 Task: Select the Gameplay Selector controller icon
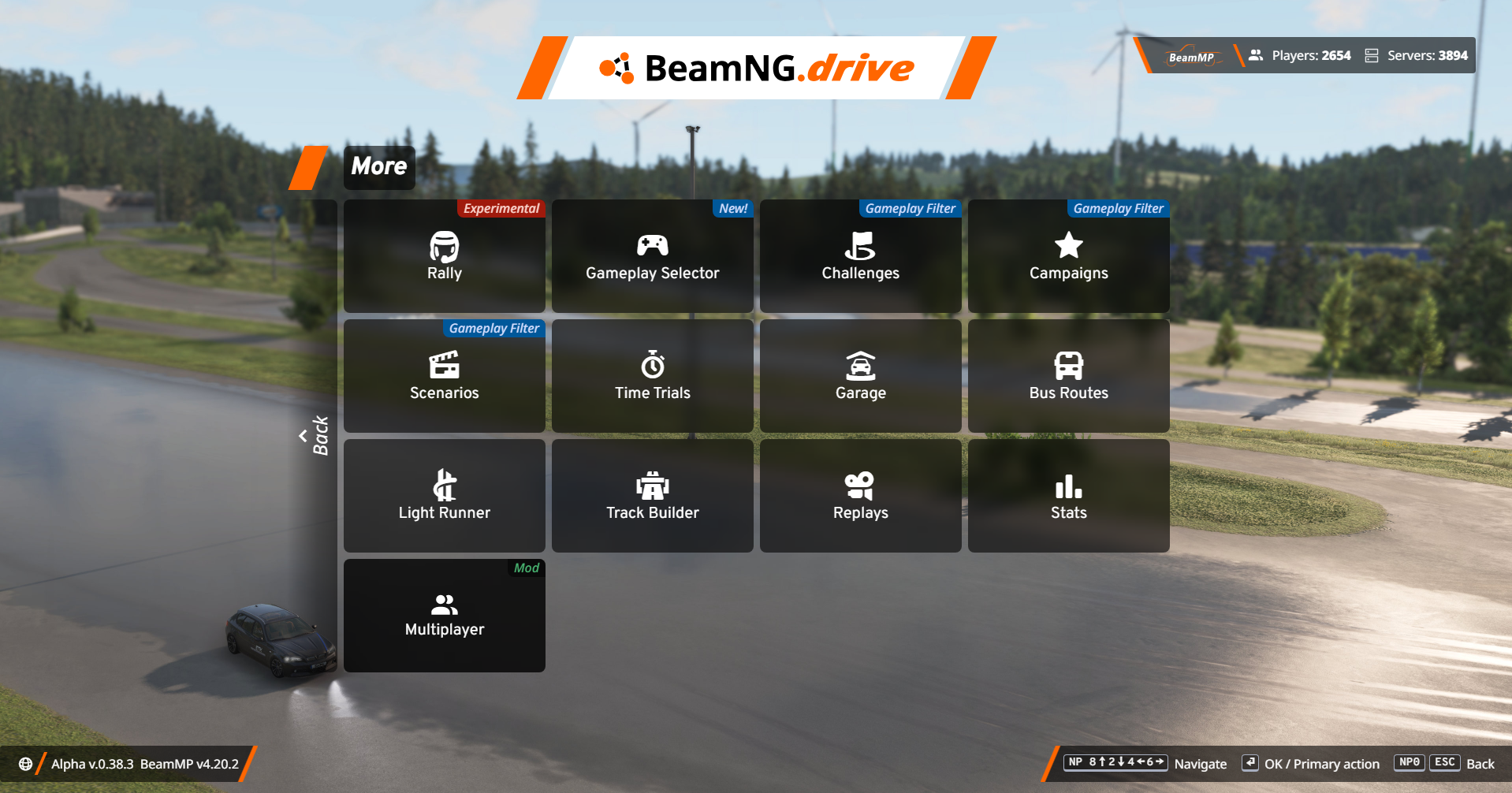[x=652, y=256]
